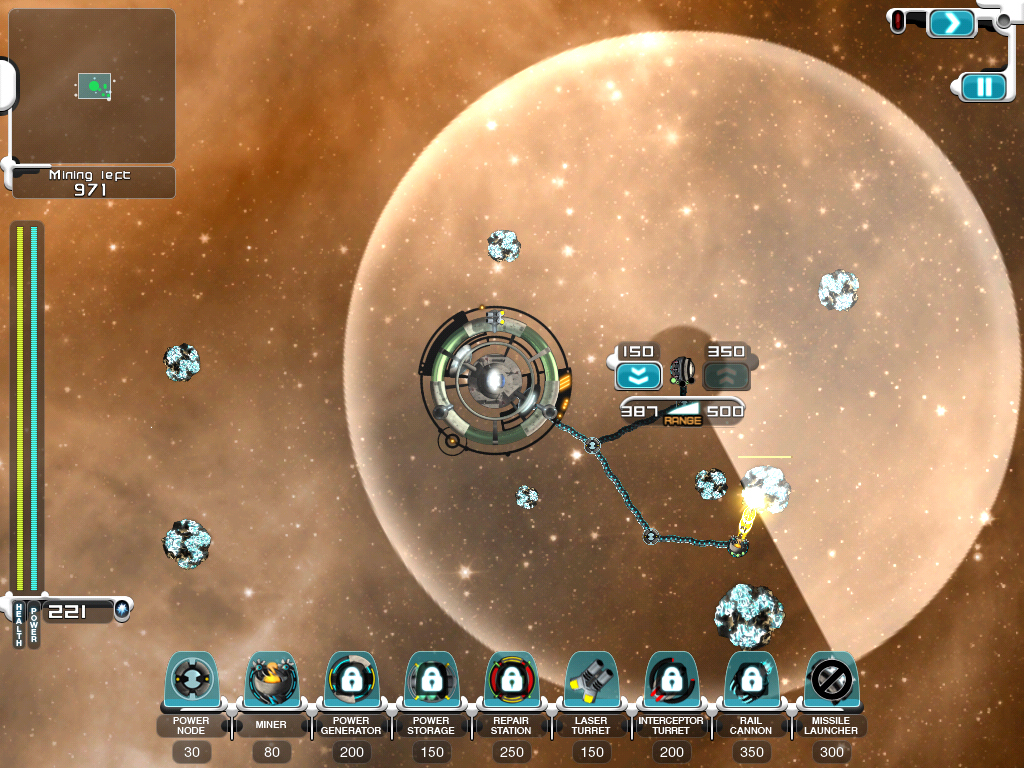The width and height of the screenshot is (1024, 768).
Task: Select the locked Power Storage slot
Action: 431,683
